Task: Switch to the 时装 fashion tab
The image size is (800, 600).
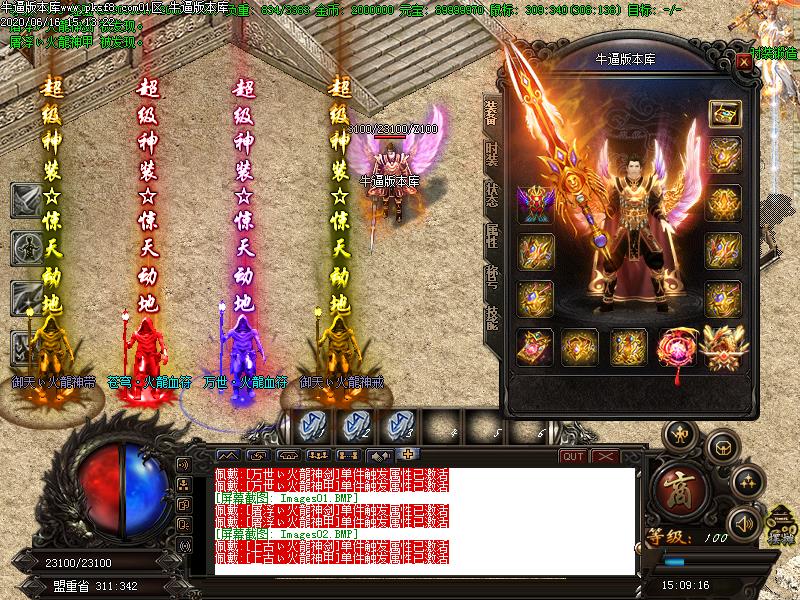Action: (492, 157)
